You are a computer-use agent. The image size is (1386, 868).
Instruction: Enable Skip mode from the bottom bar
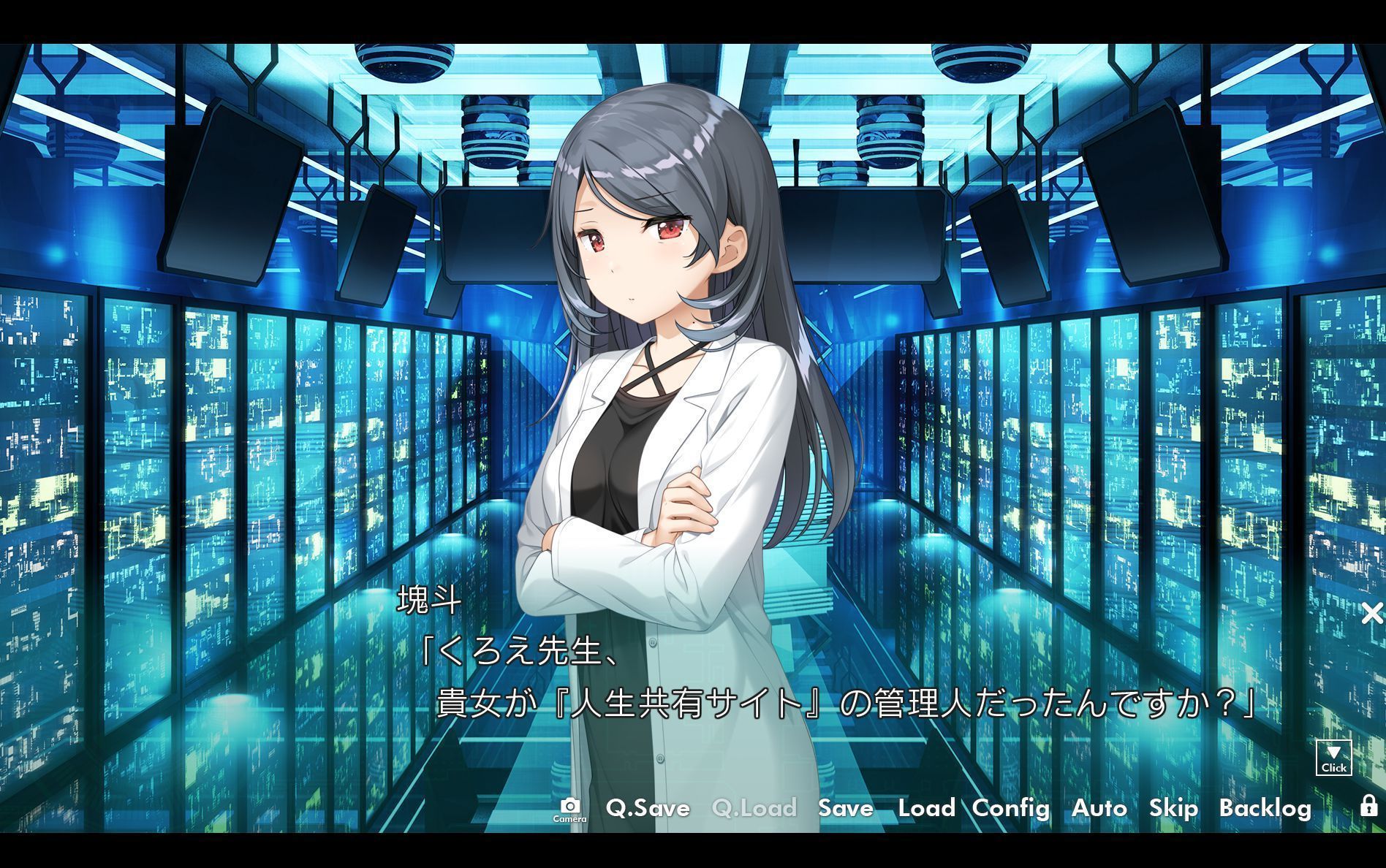1173,808
